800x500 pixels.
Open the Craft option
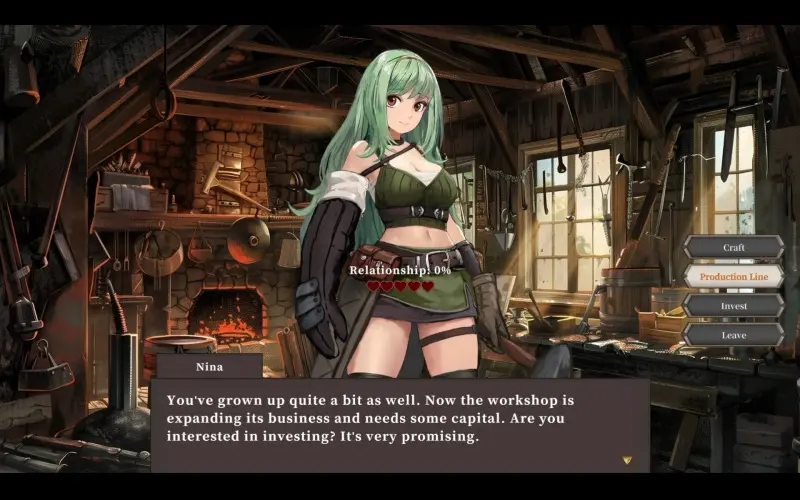pos(733,247)
